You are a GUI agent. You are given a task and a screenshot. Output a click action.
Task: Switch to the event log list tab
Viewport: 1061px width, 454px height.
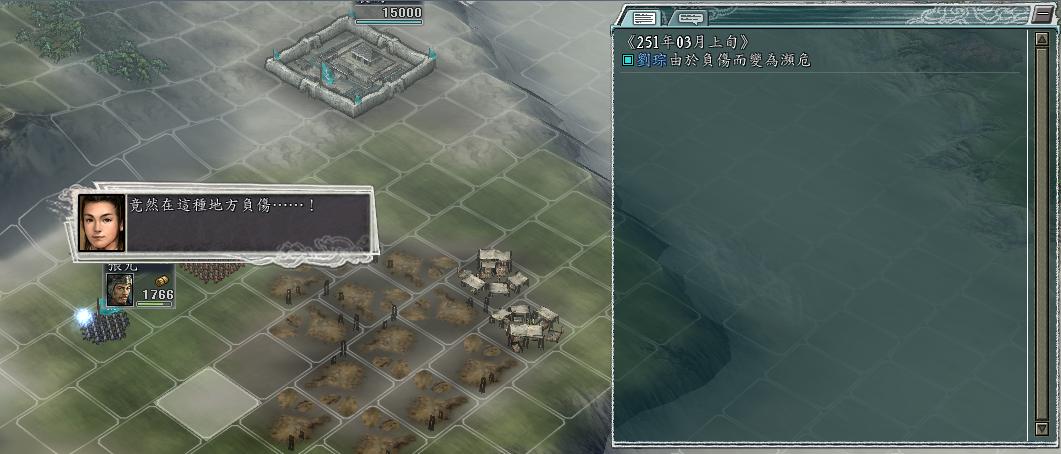tap(645, 17)
